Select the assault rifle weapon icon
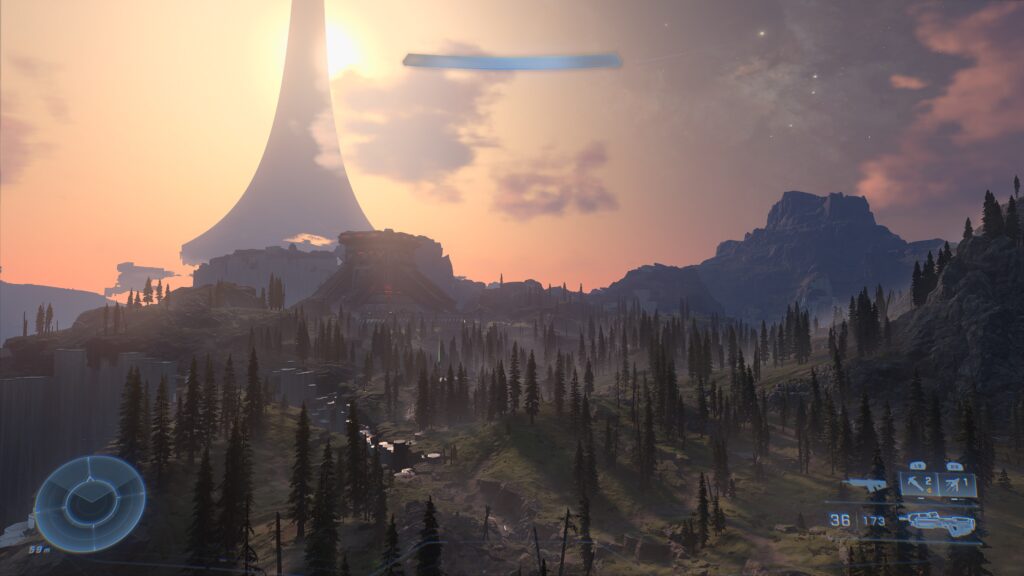This screenshot has width=1024, height=576. click(940, 523)
